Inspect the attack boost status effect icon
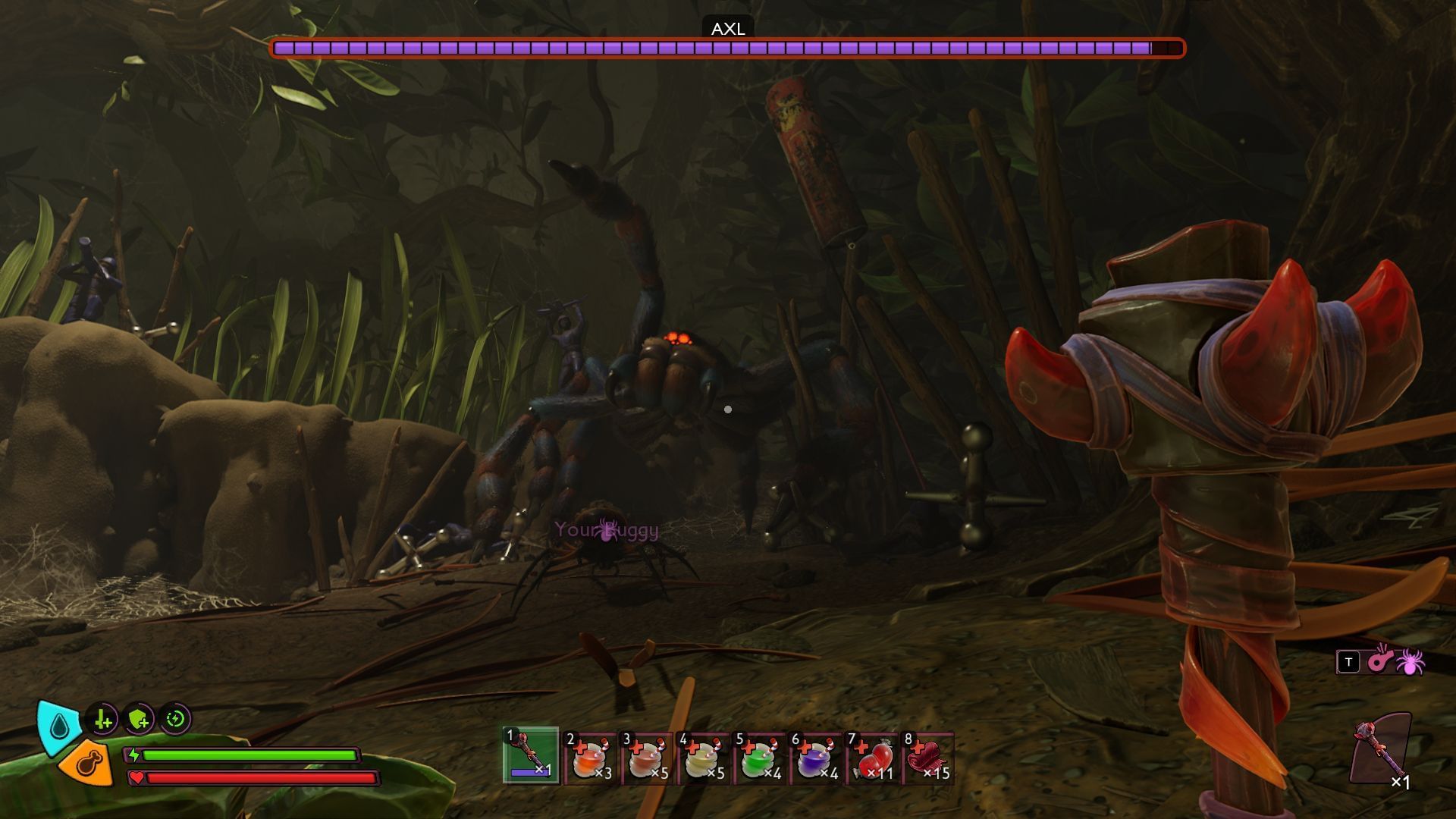 coord(103,719)
